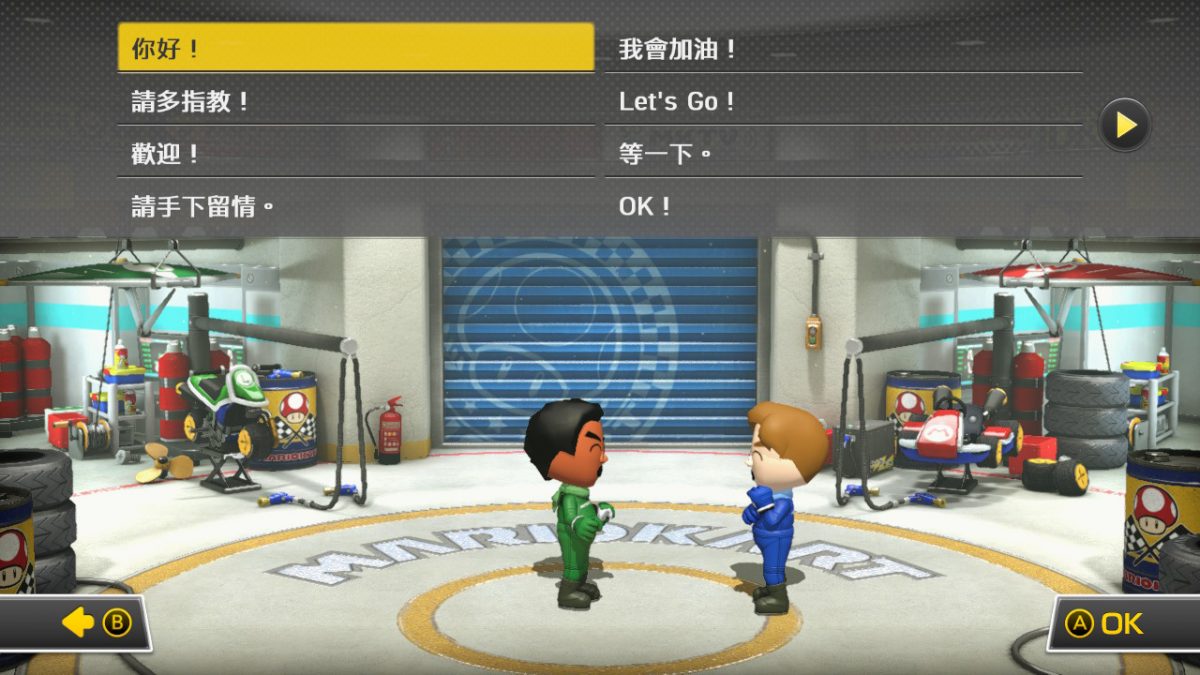
Task: Choose the 請多指教！ message
Action: point(355,101)
